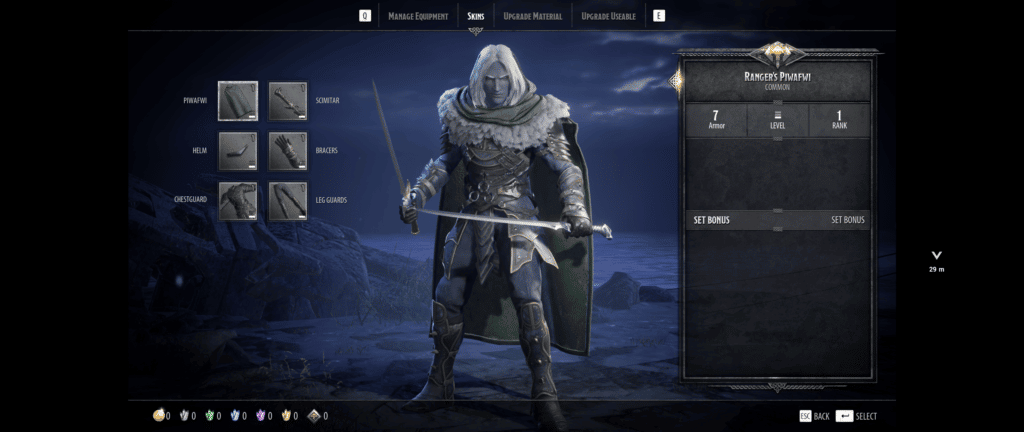Pick the Bracers equipment slot

point(288,151)
